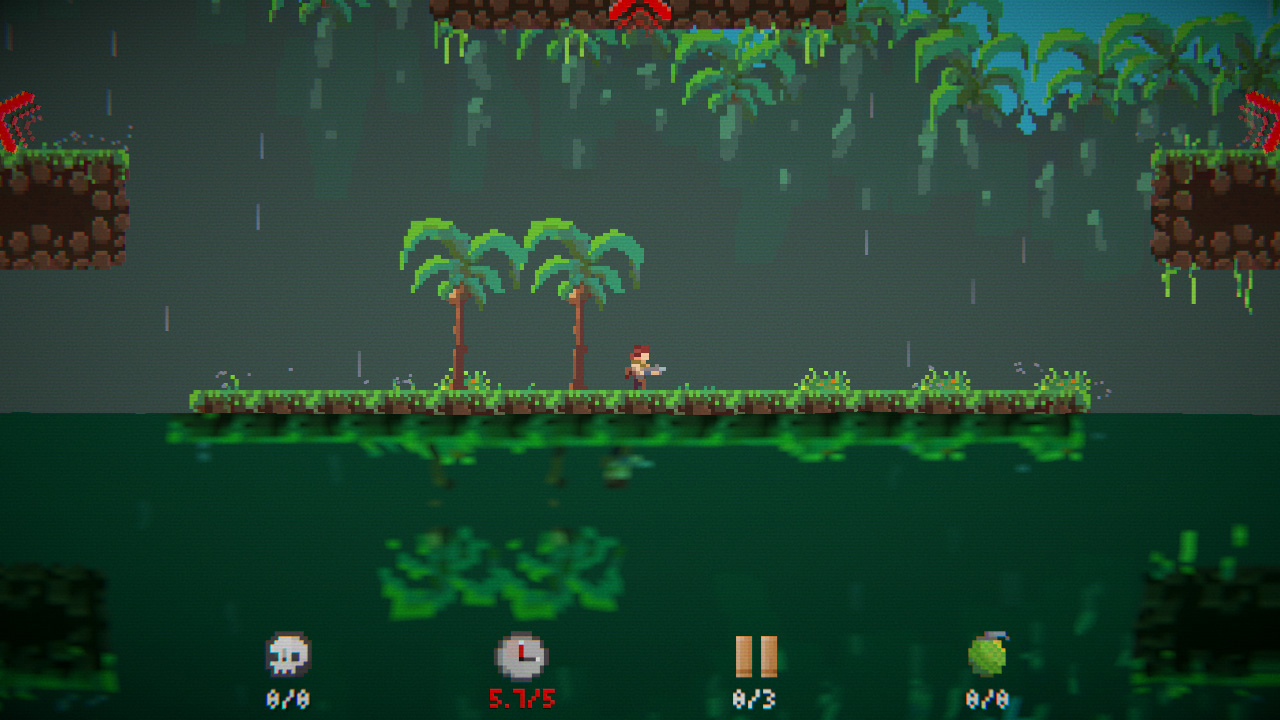Select the clock timer icon in the HUD

522,653
